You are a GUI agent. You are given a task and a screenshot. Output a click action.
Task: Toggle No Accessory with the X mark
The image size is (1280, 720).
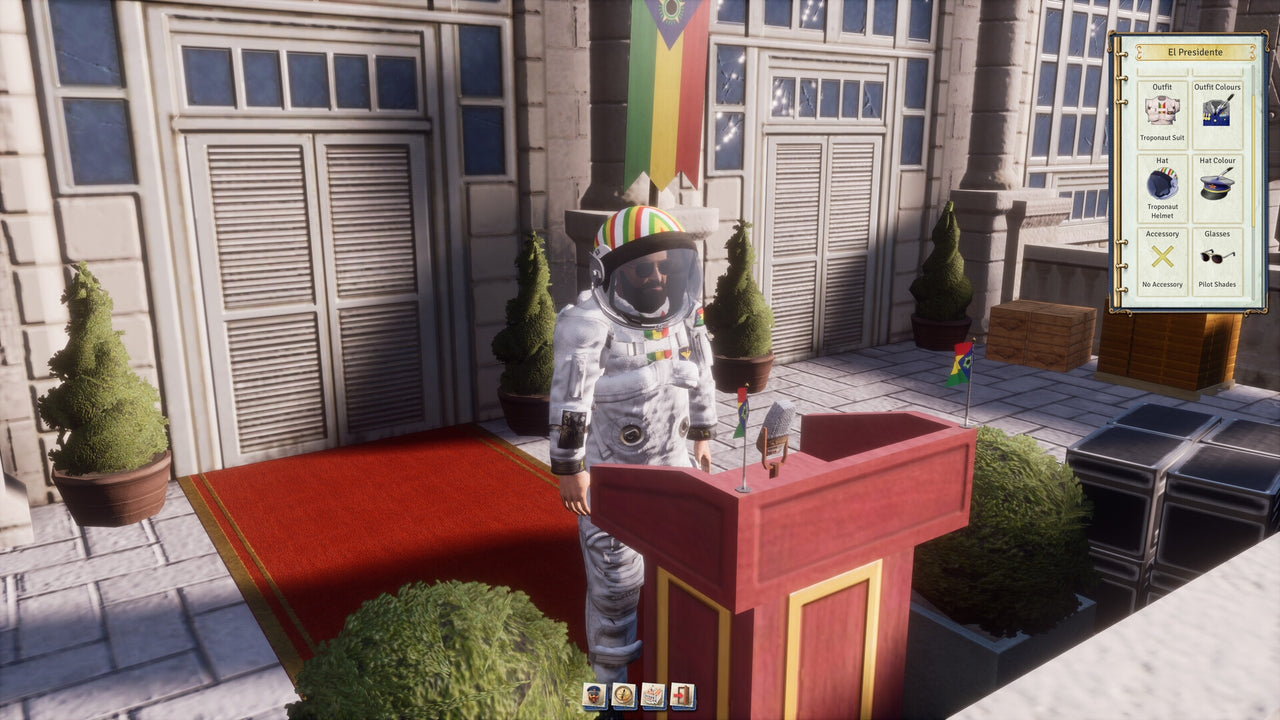click(1162, 255)
